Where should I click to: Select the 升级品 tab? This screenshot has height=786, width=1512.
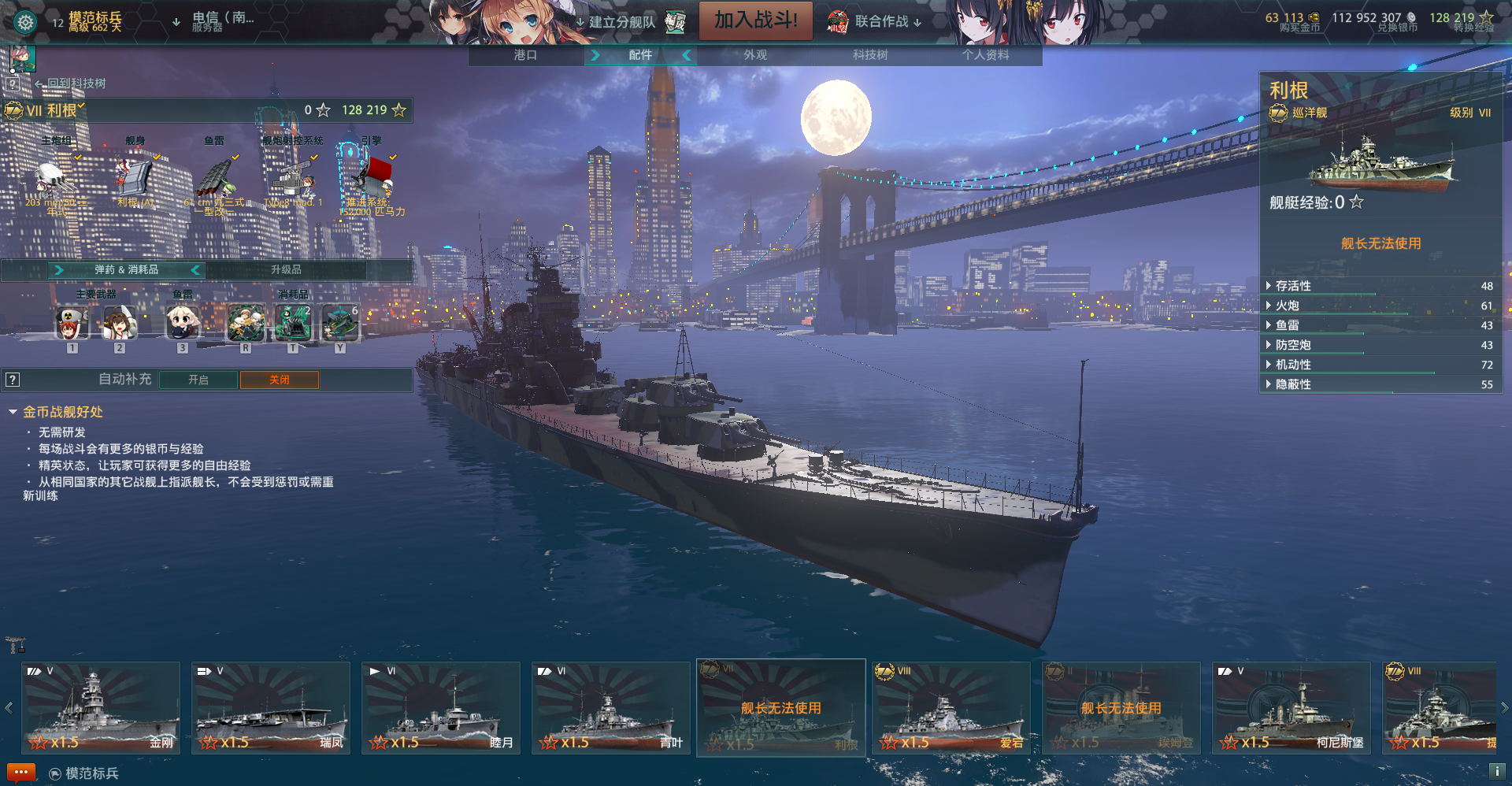pos(286,269)
